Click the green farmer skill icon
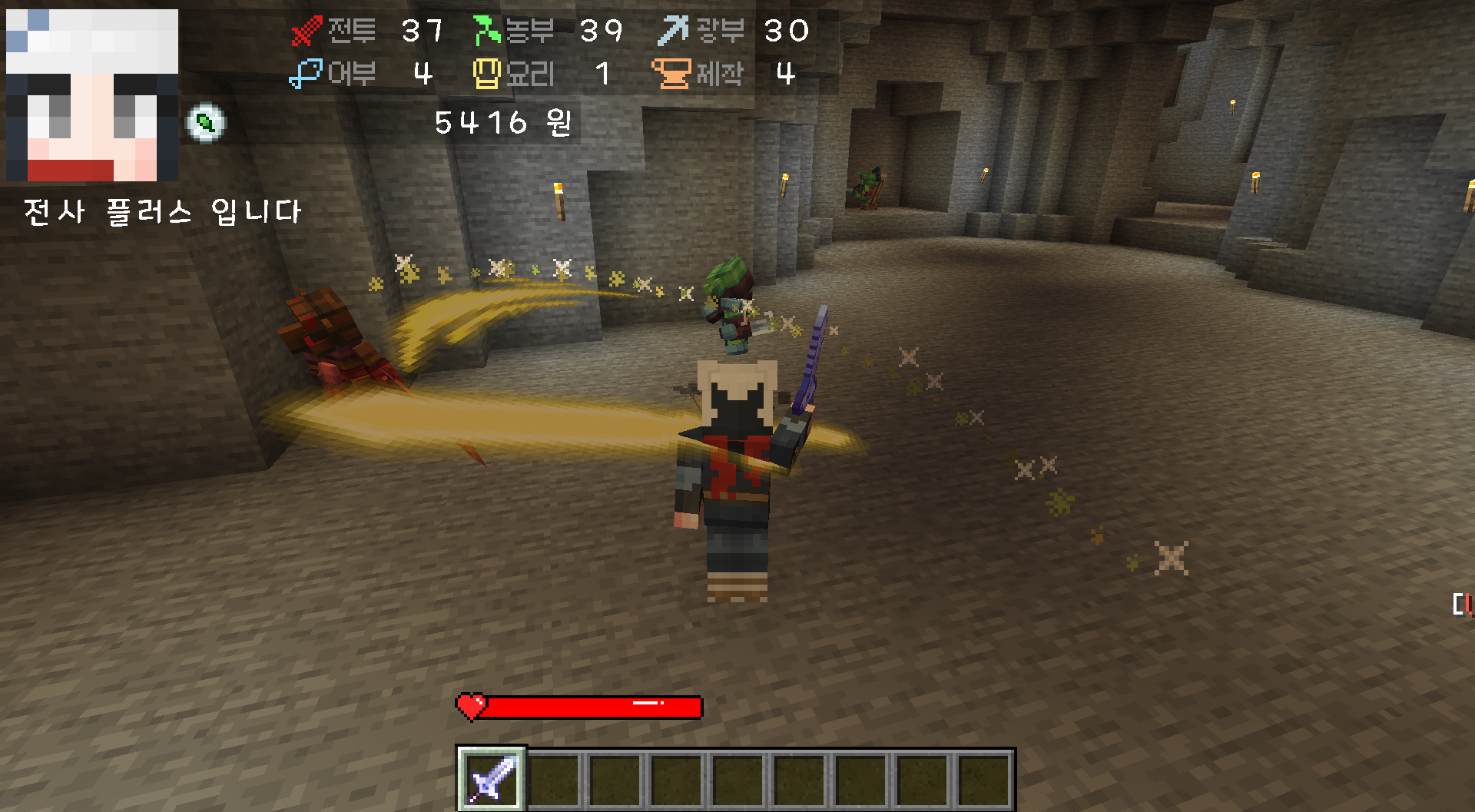 coord(486,31)
